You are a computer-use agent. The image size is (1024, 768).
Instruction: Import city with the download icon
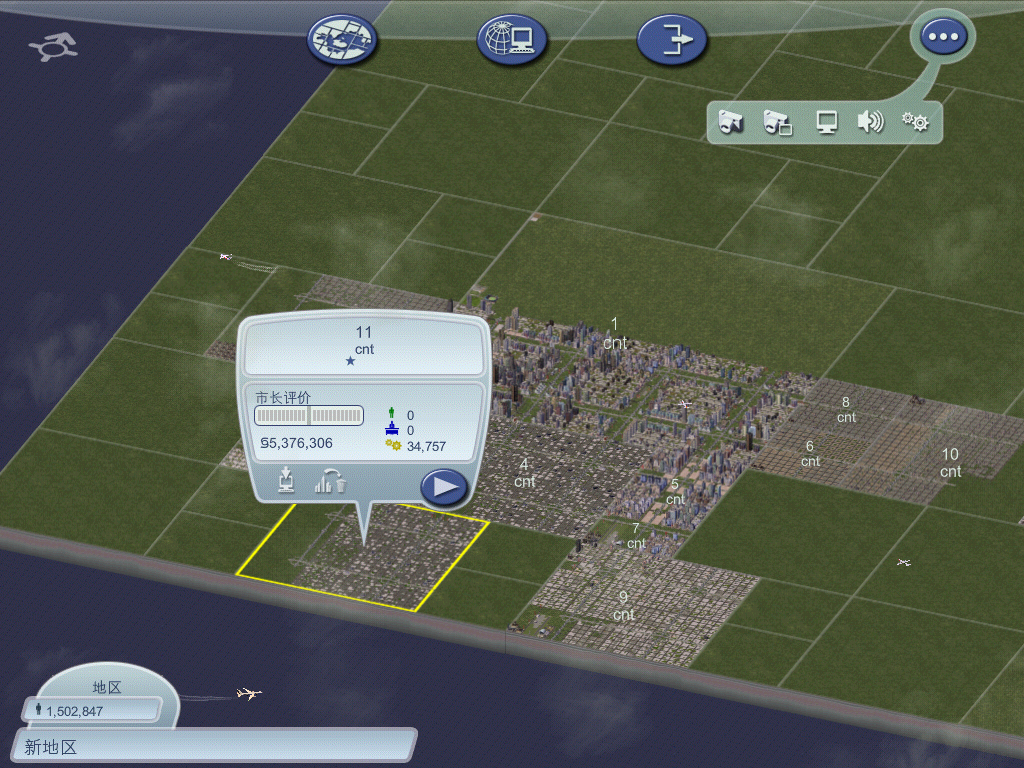[x=287, y=481]
